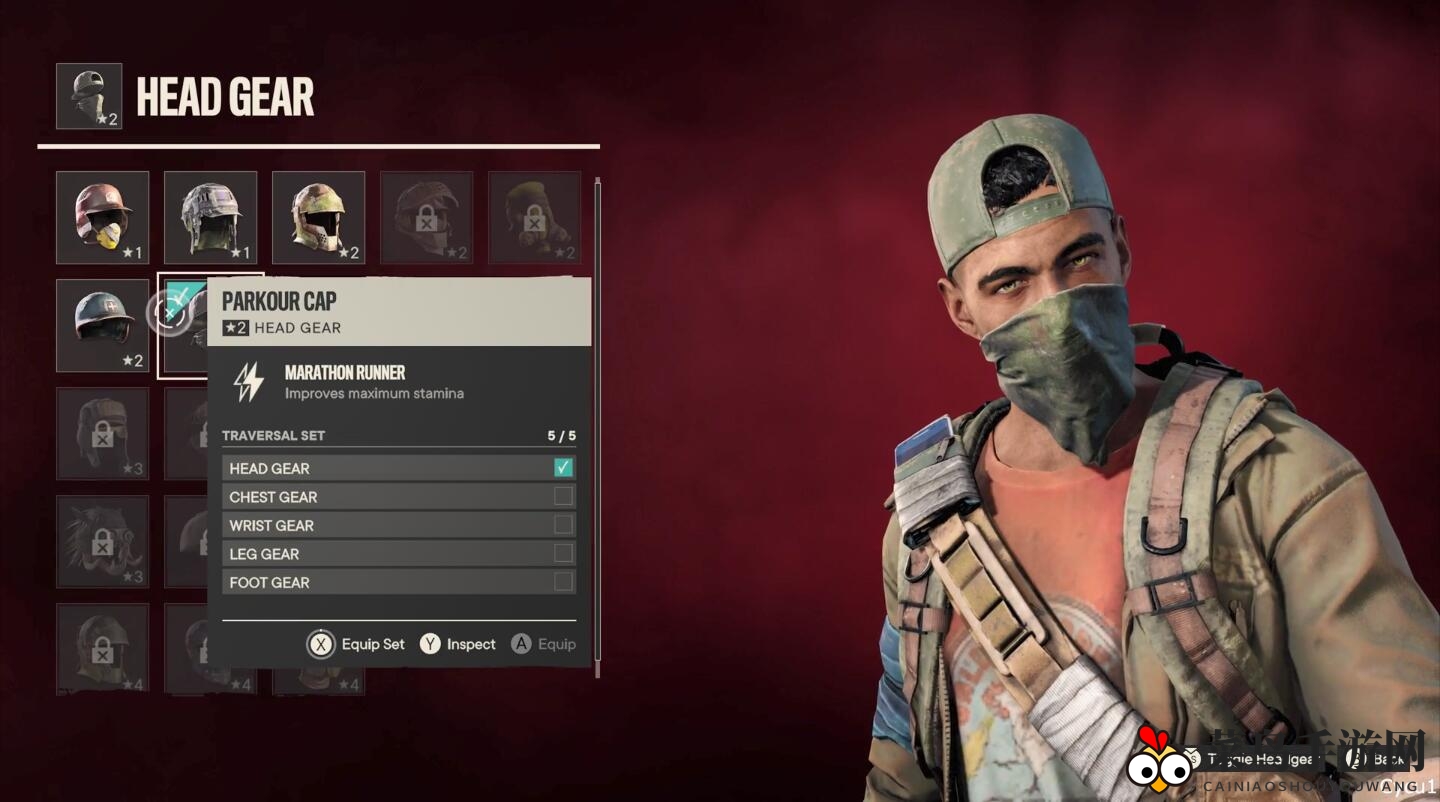Select the red helmet with yellow mask
Screen dimensions: 1440x802
click(x=102, y=217)
